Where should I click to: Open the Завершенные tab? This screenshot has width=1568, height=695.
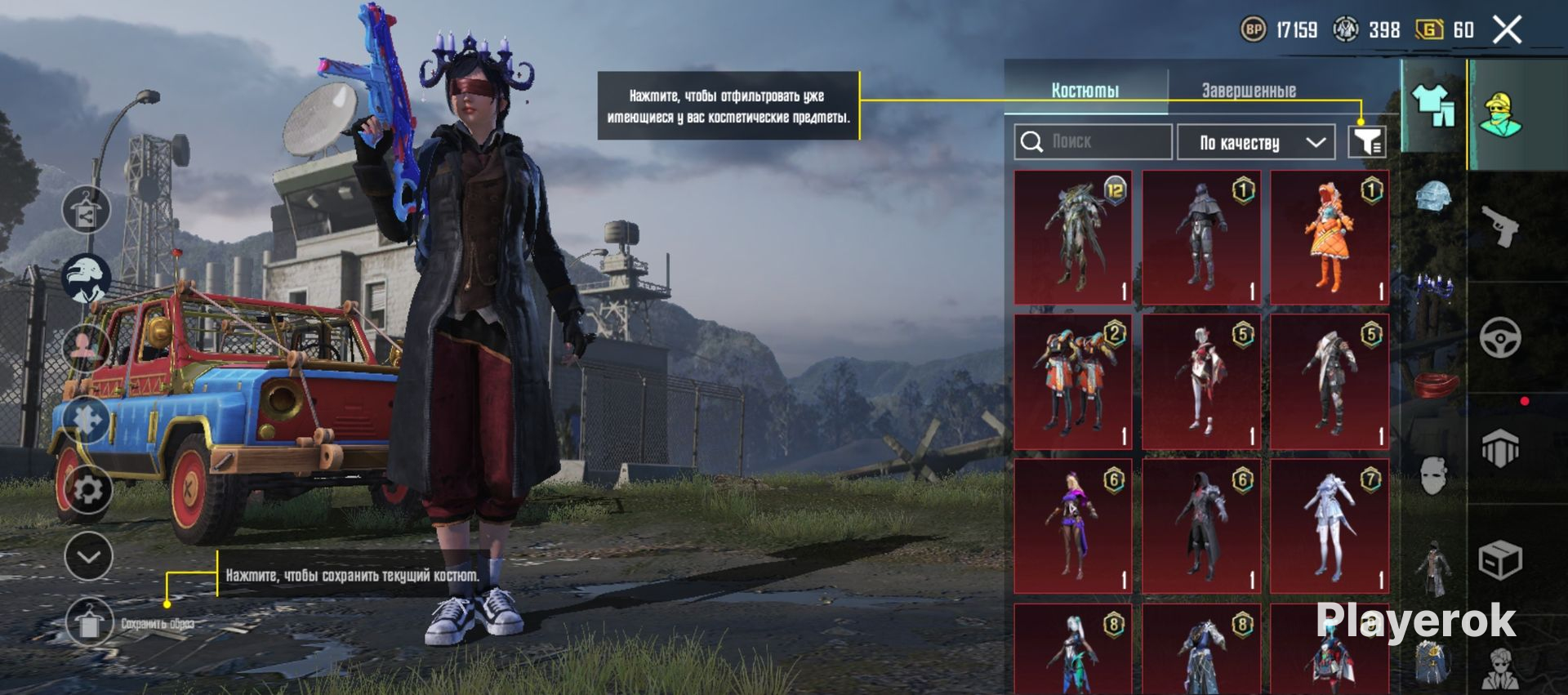tap(1249, 90)
